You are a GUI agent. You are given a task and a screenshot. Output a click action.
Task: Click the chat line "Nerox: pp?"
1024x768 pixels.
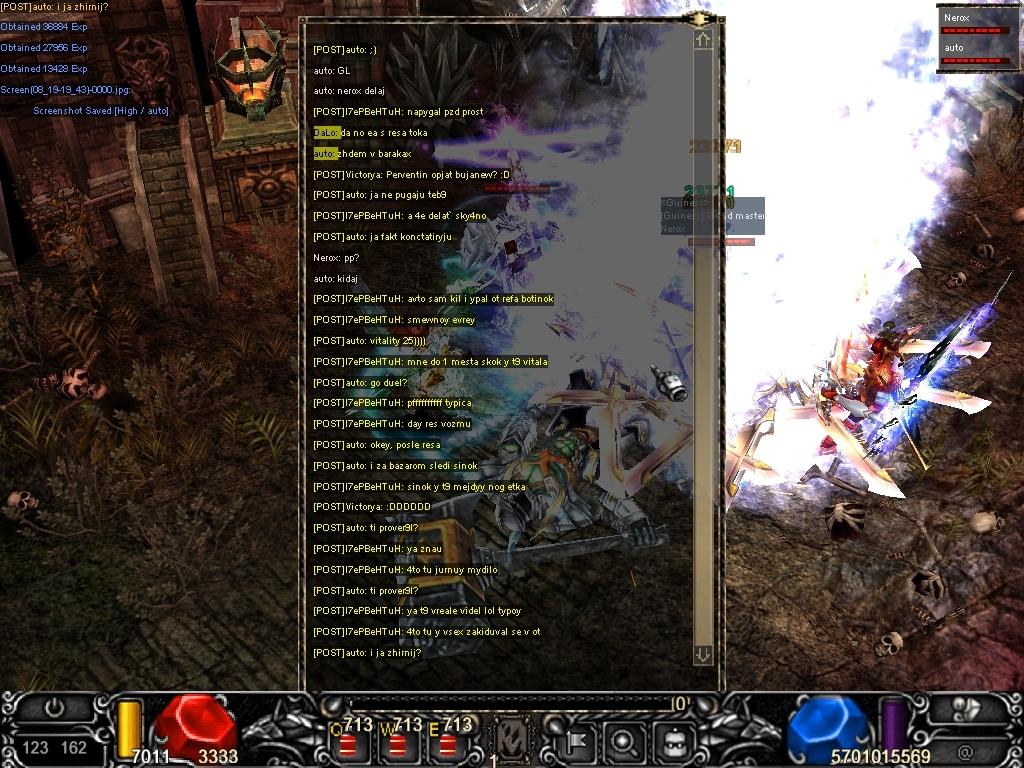tap(336, 257)
